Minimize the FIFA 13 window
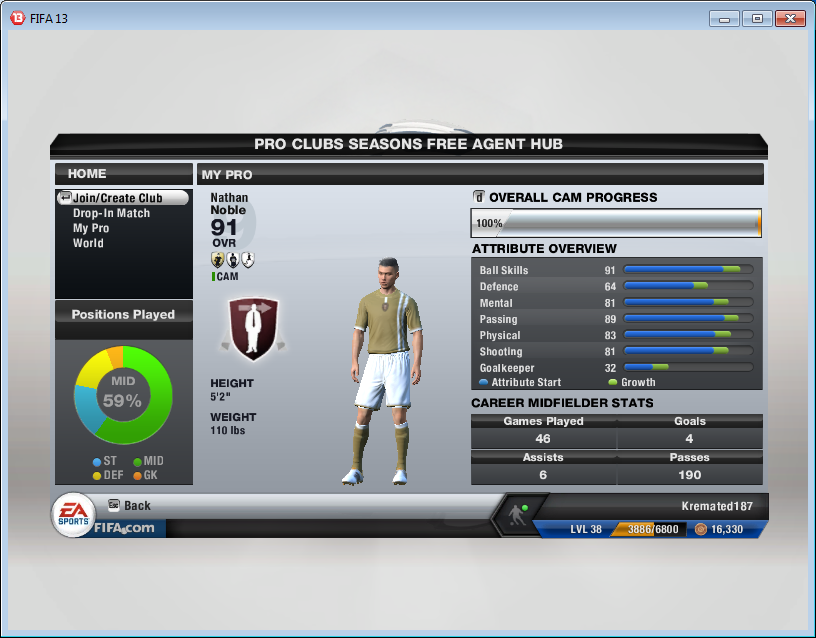Screen dimensions: 816x638 click(x=725, y=18)
